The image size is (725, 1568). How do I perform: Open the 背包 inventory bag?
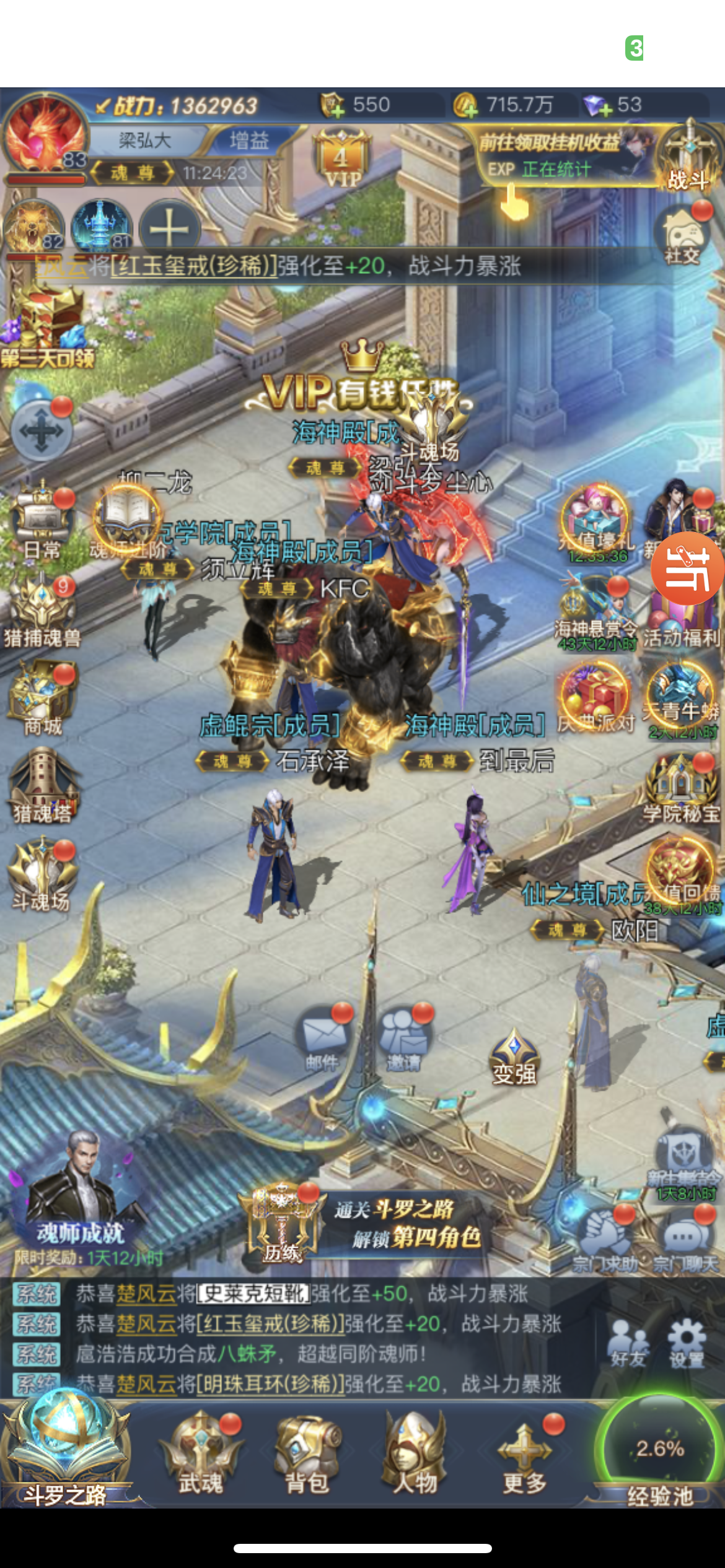[307, 1453]
